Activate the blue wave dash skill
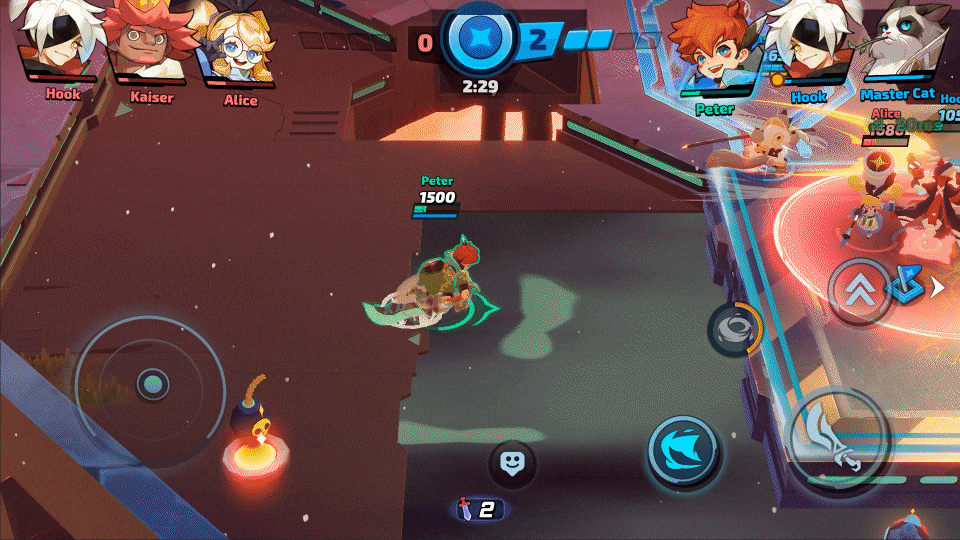960x540 pixels. pos(683,451)
